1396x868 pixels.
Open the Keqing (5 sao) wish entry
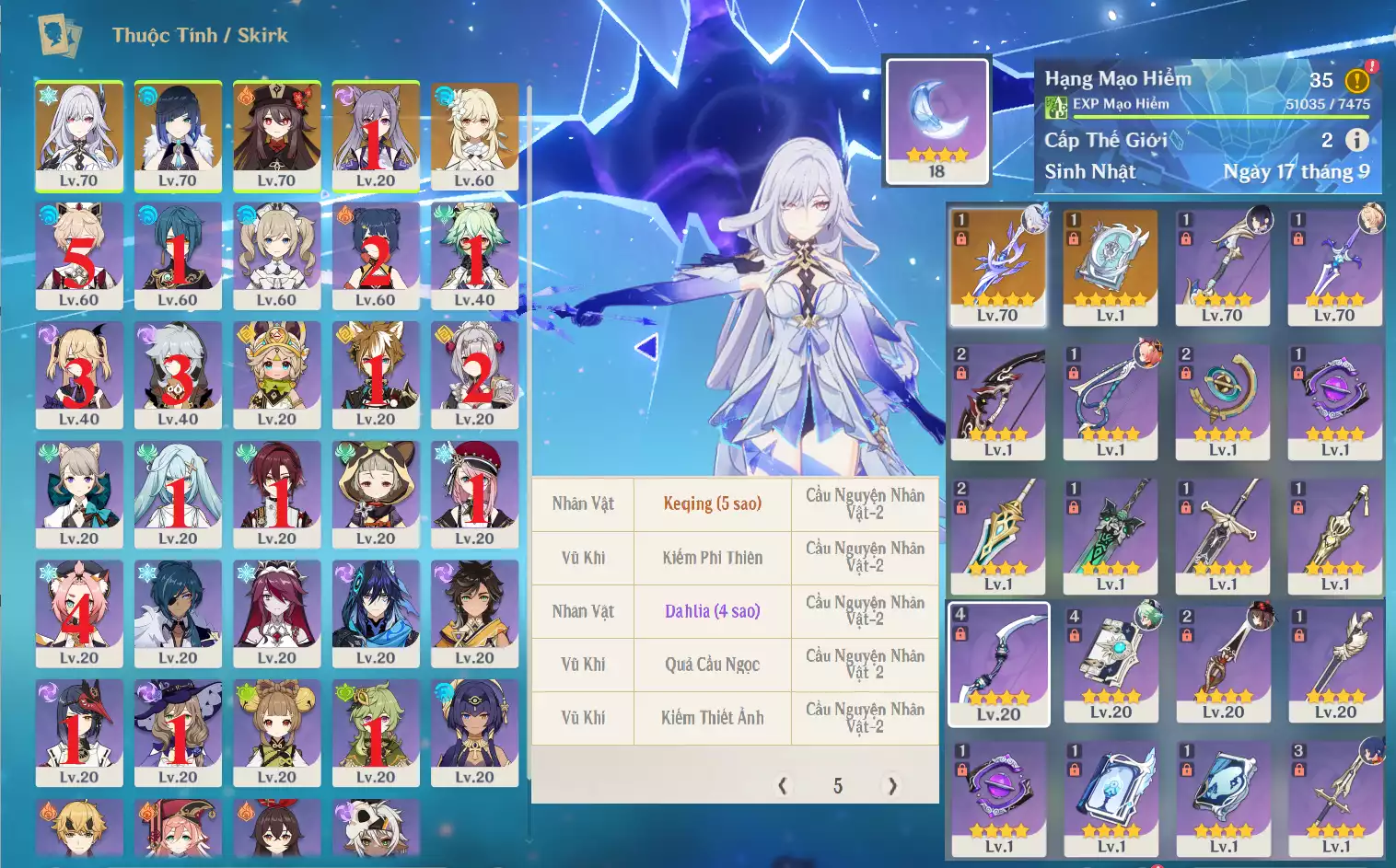point(712,503)
